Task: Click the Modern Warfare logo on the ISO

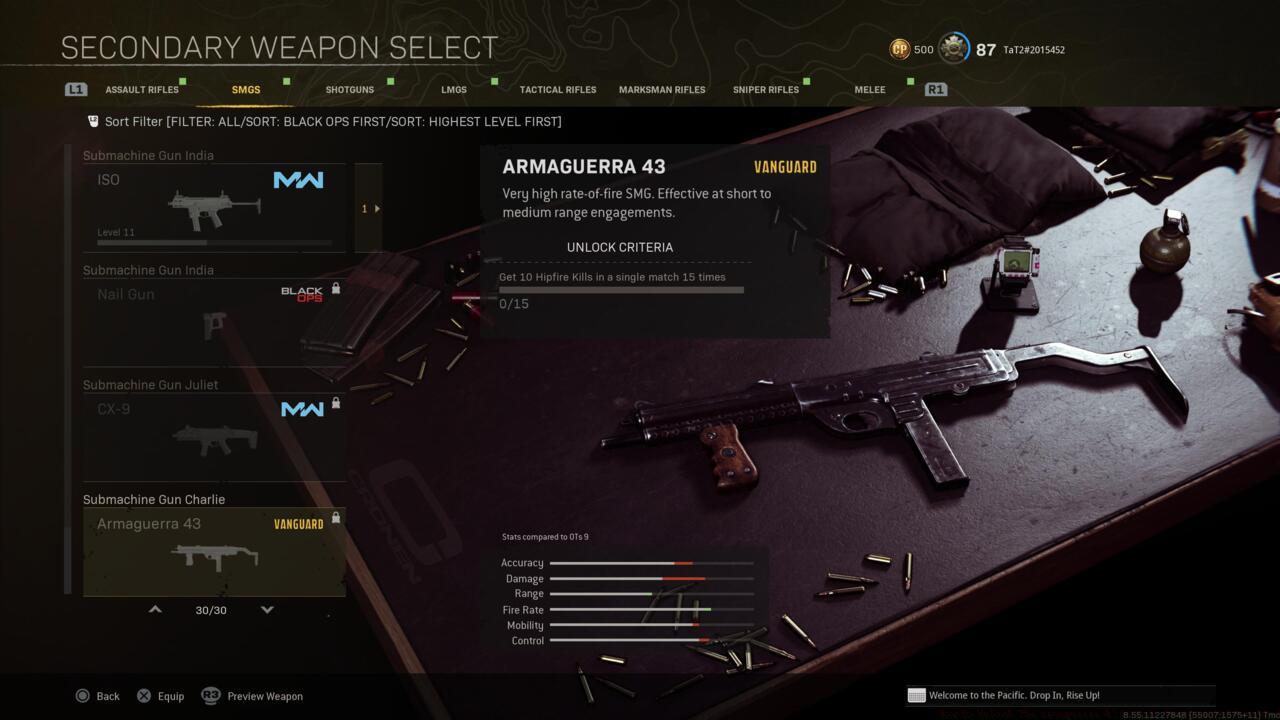Action: [298, 180]
